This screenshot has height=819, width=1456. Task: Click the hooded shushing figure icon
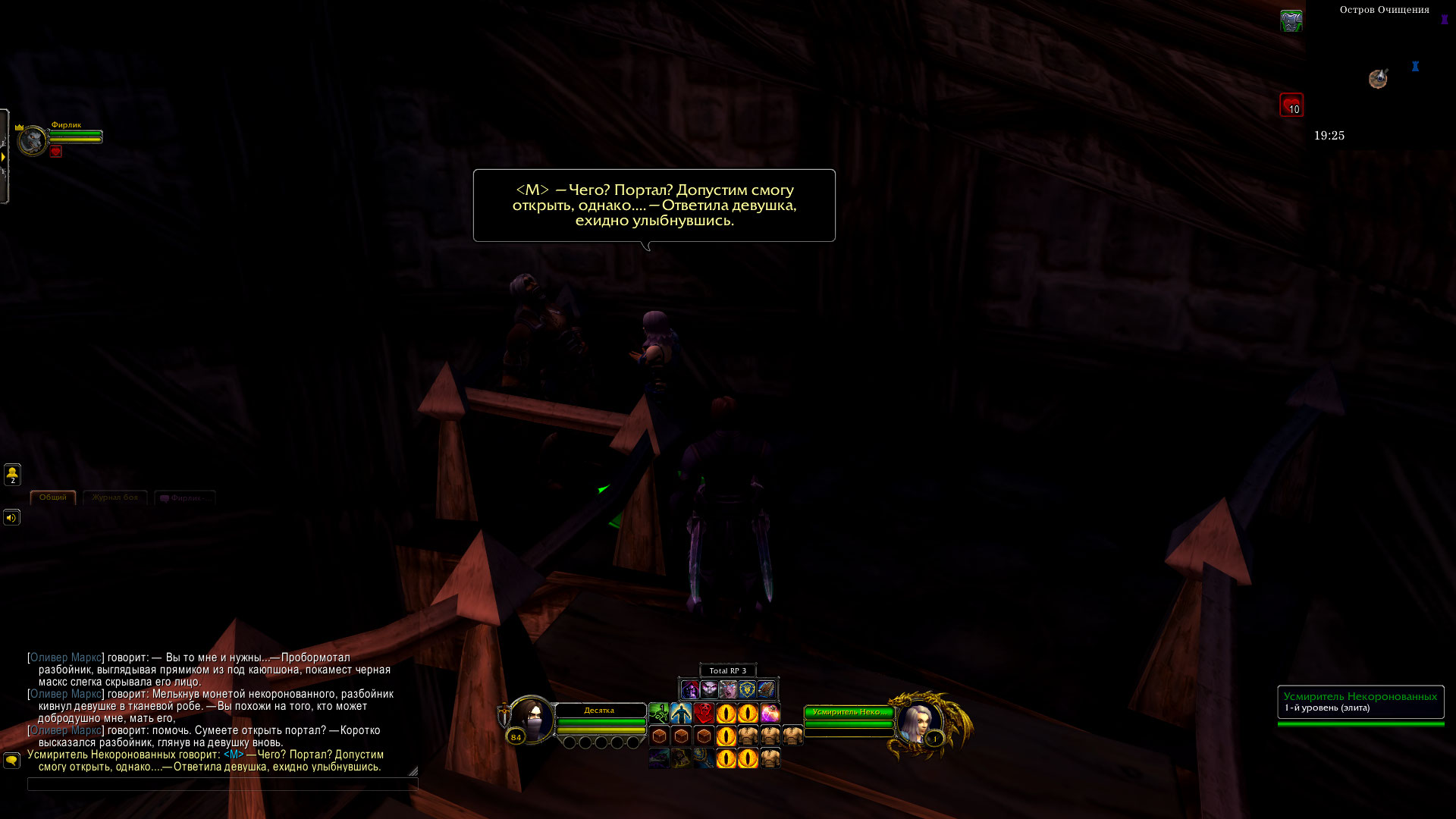click(x=689, y=689)
